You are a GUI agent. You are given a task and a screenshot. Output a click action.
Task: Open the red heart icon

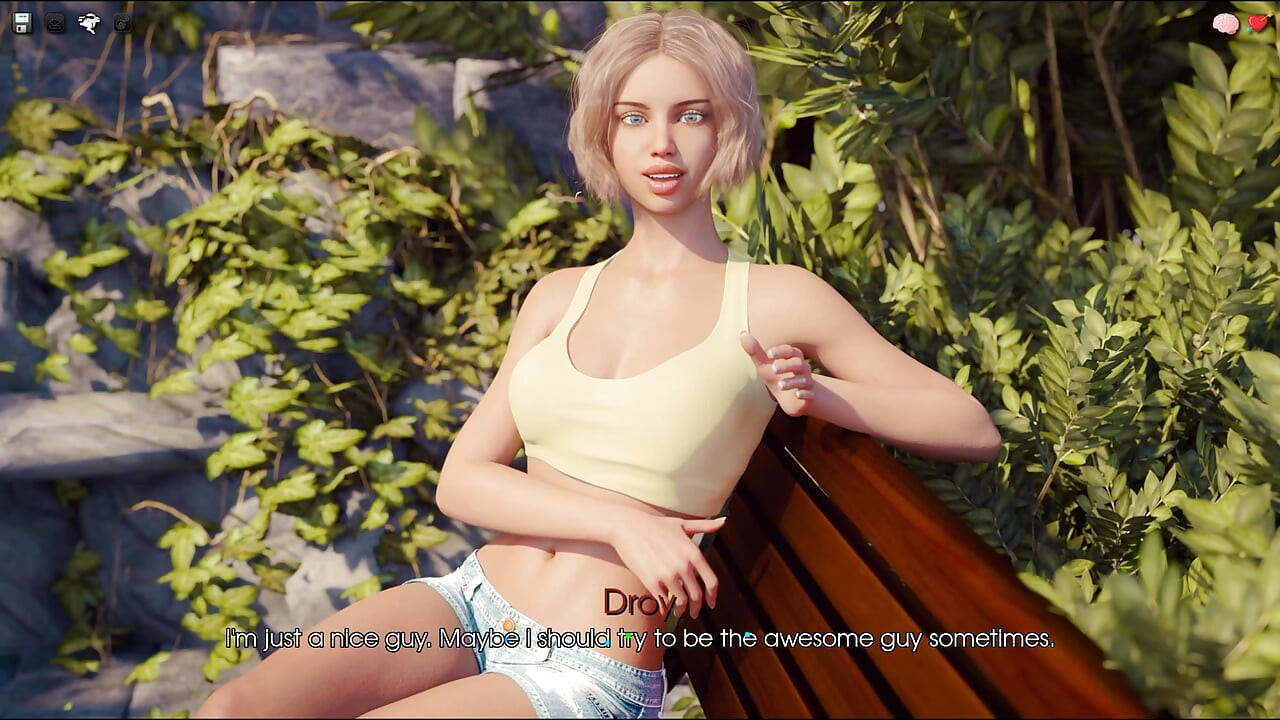1258,23
